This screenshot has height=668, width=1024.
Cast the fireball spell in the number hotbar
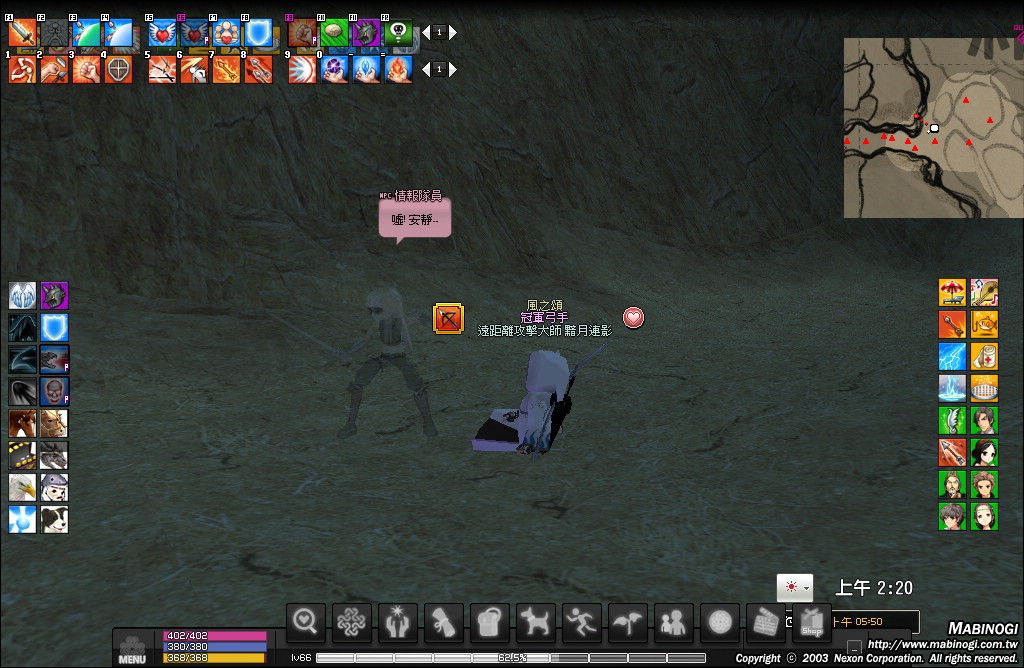tap(398, 70)
